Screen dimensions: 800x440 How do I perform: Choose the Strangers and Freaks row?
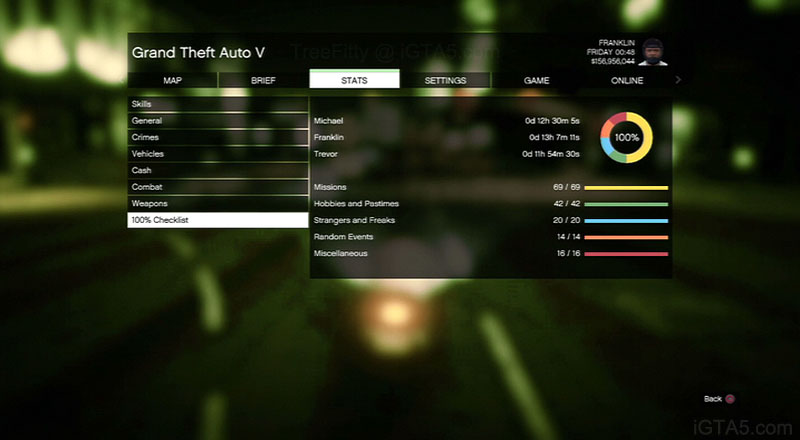tap(490, 220)
